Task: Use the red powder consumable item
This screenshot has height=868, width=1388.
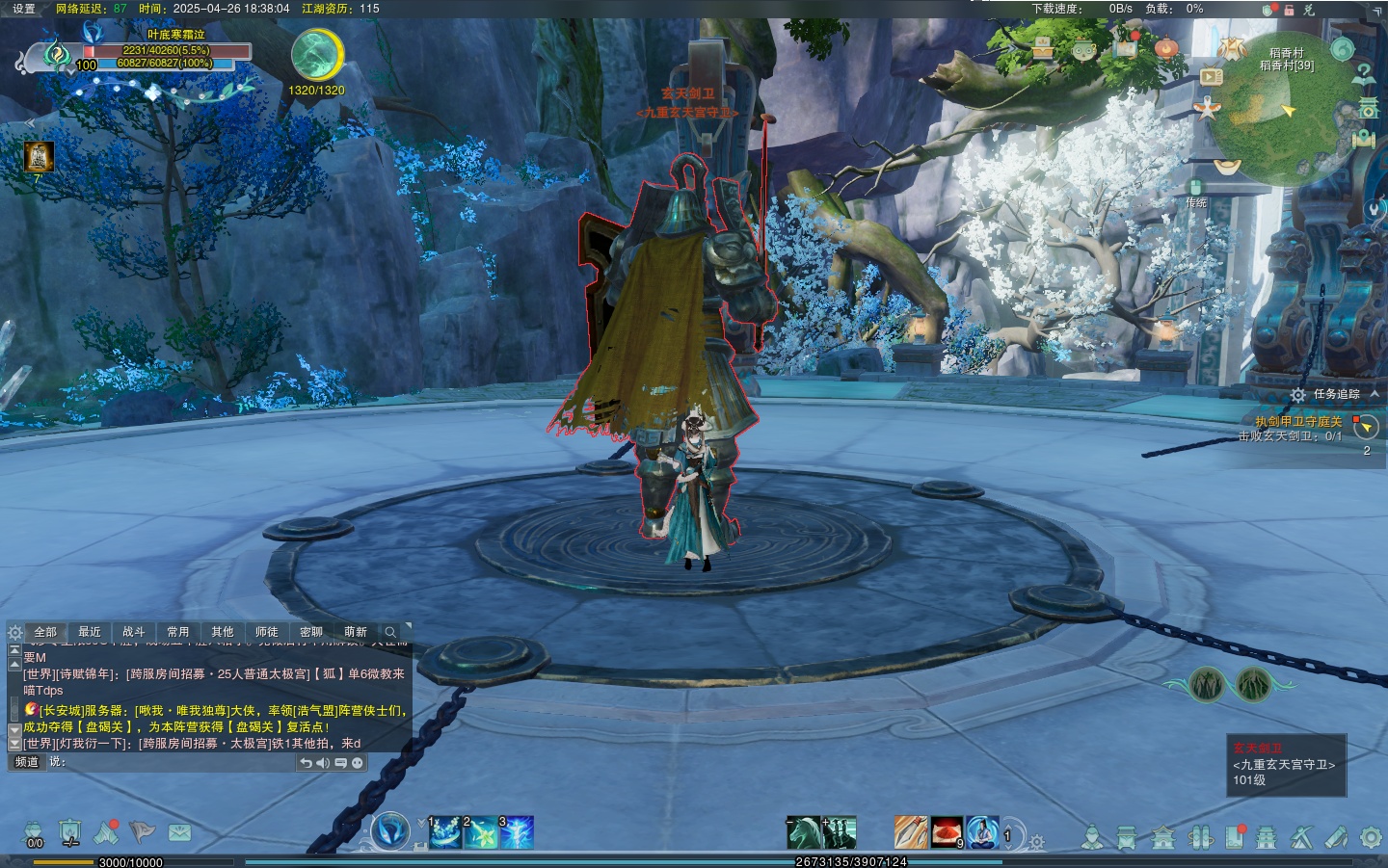Action: tap(947, 832)
